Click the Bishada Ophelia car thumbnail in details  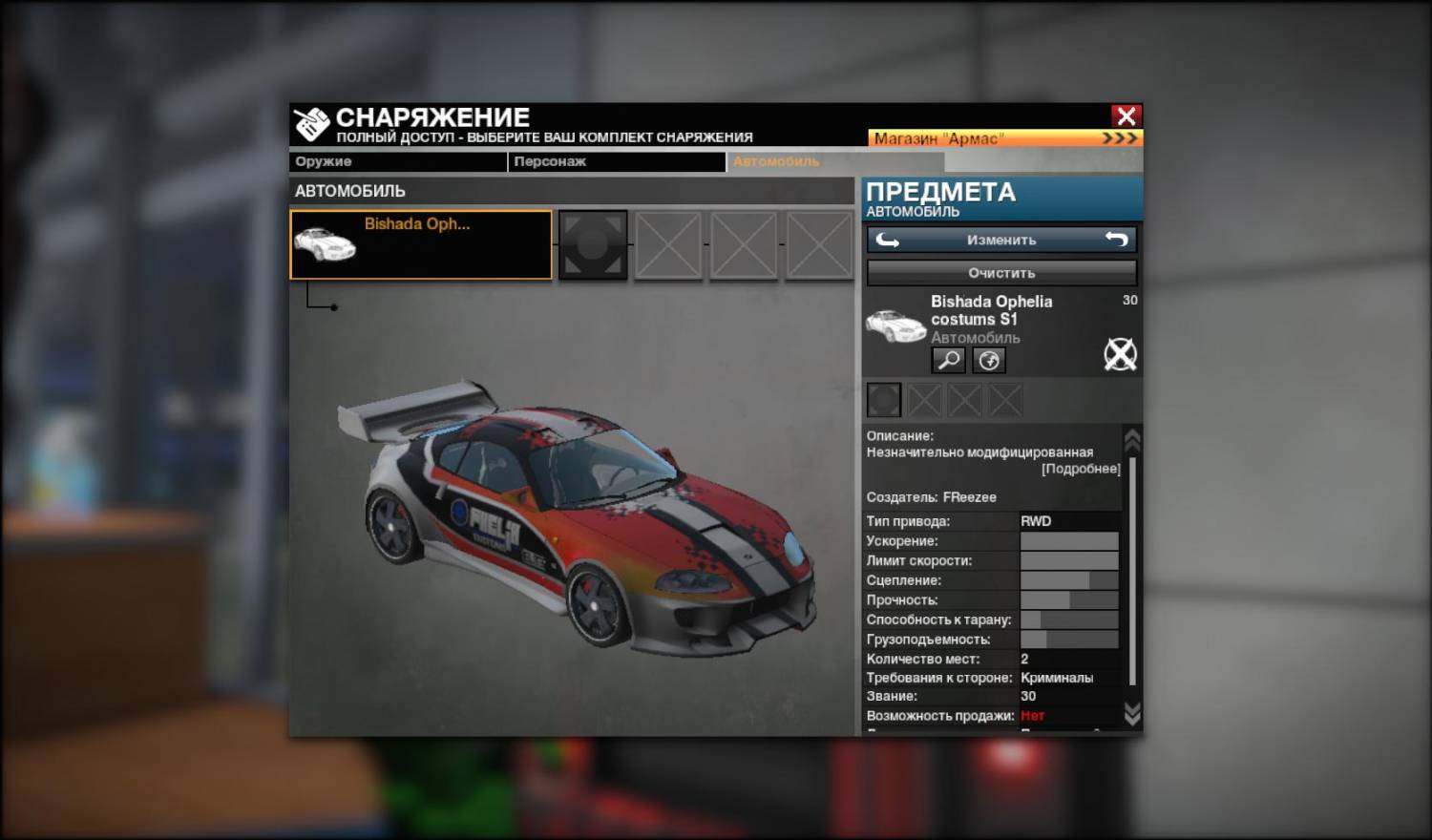895,325
